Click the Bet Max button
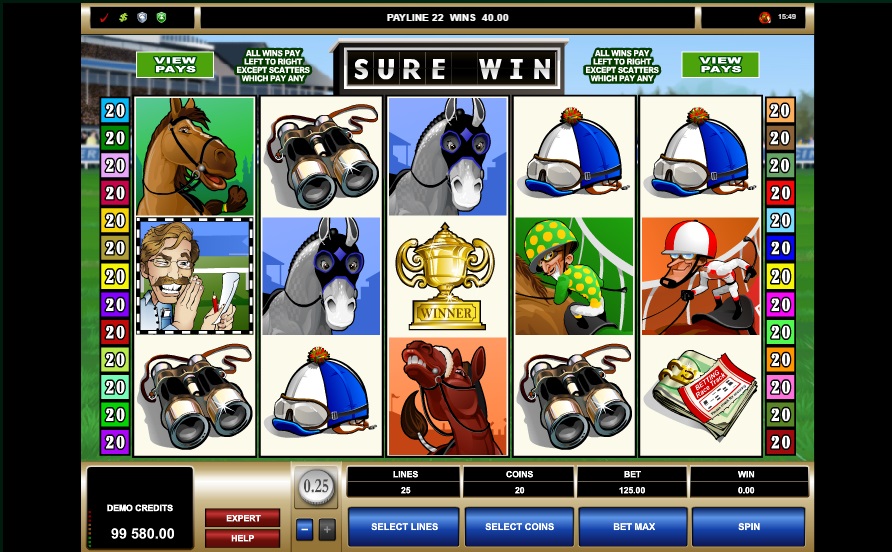Image resolution: width=892 pixels, height=552 pixels. (633, 526)
